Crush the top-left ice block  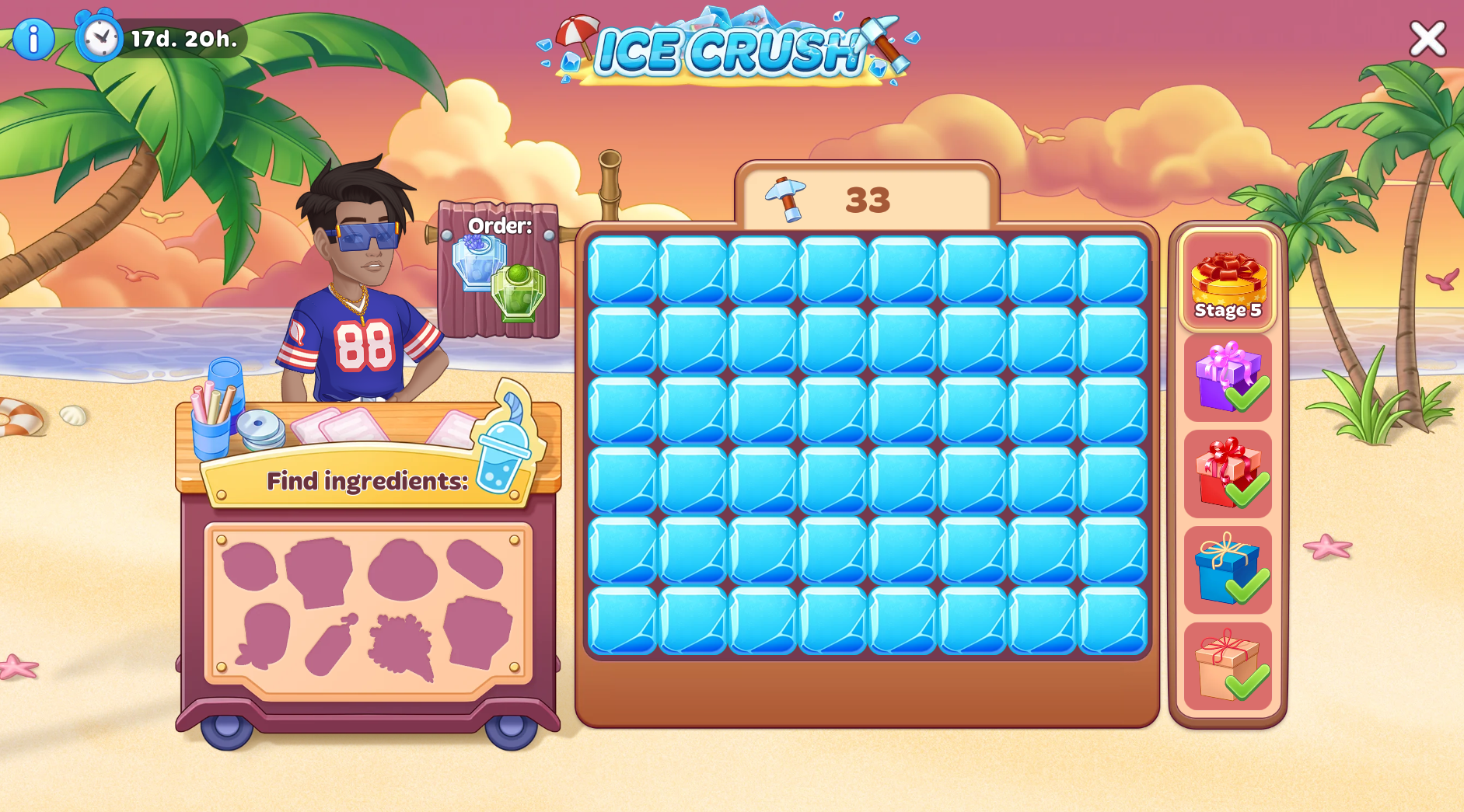[623, 270]
